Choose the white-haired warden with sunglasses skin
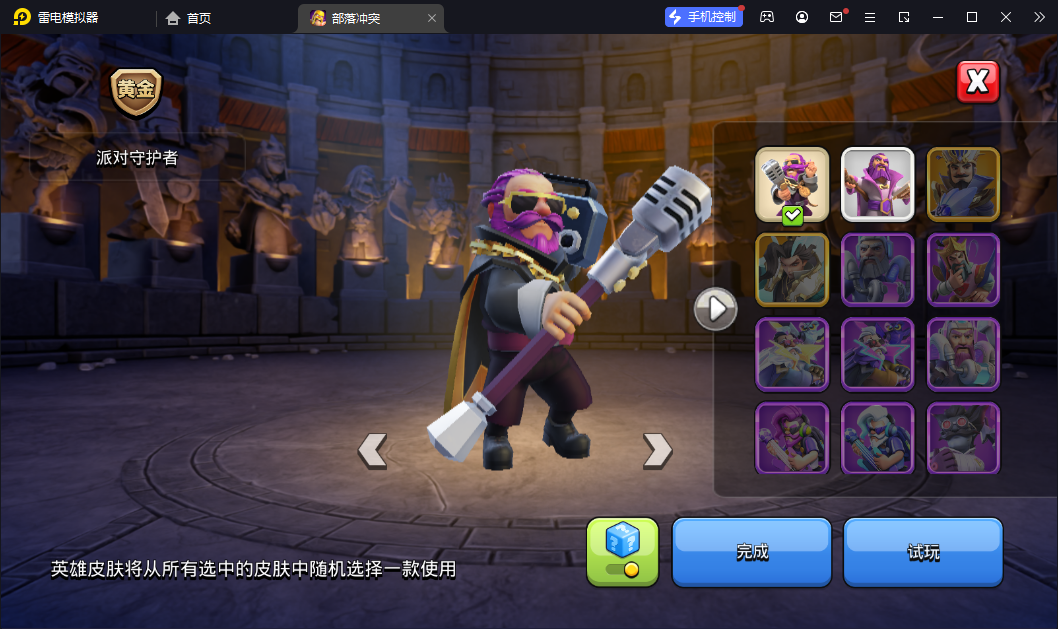This screenshot has width=1058, height=629. point(877,438)
